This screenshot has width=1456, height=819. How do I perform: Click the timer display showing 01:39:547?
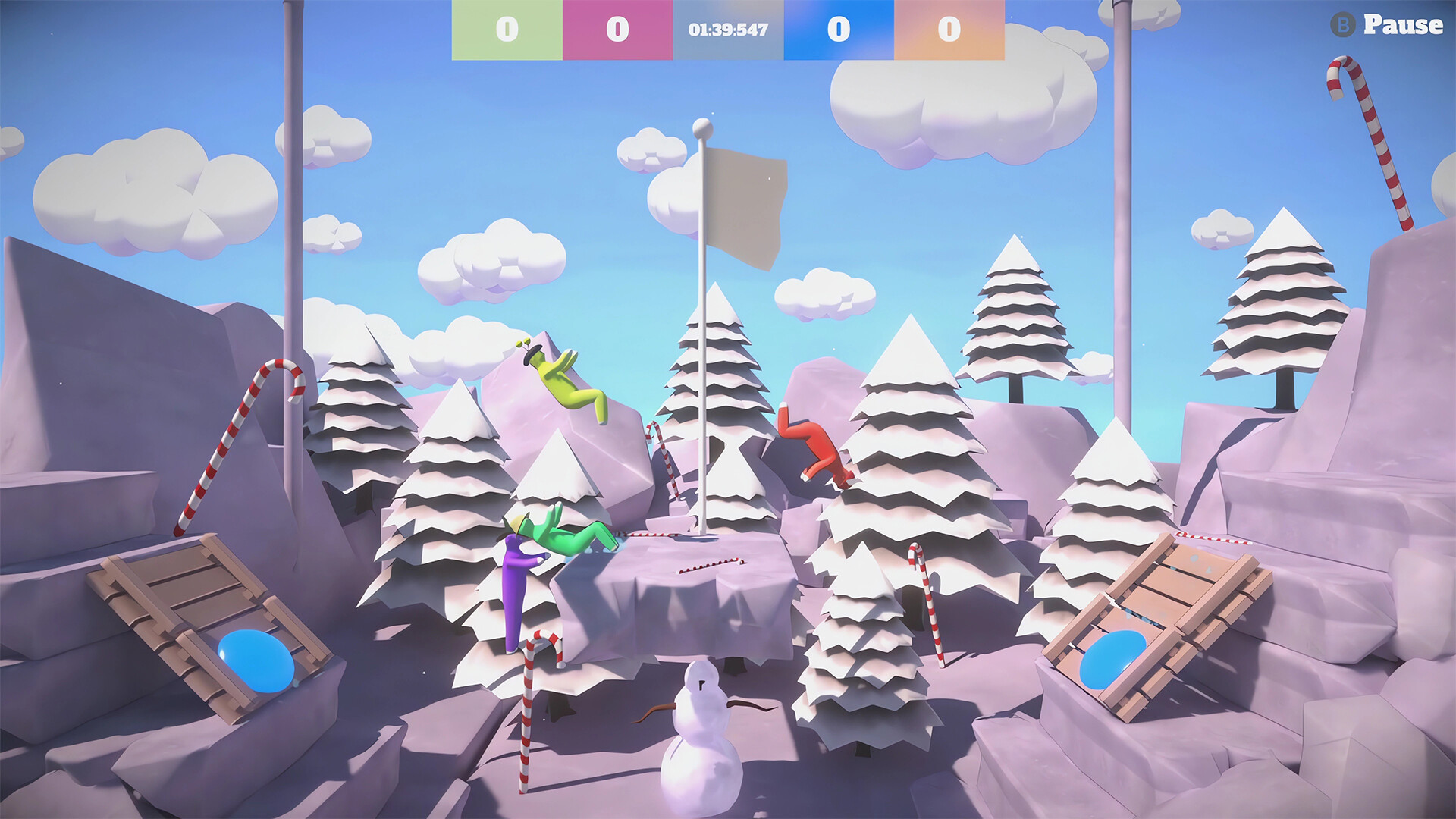(728, 30)
